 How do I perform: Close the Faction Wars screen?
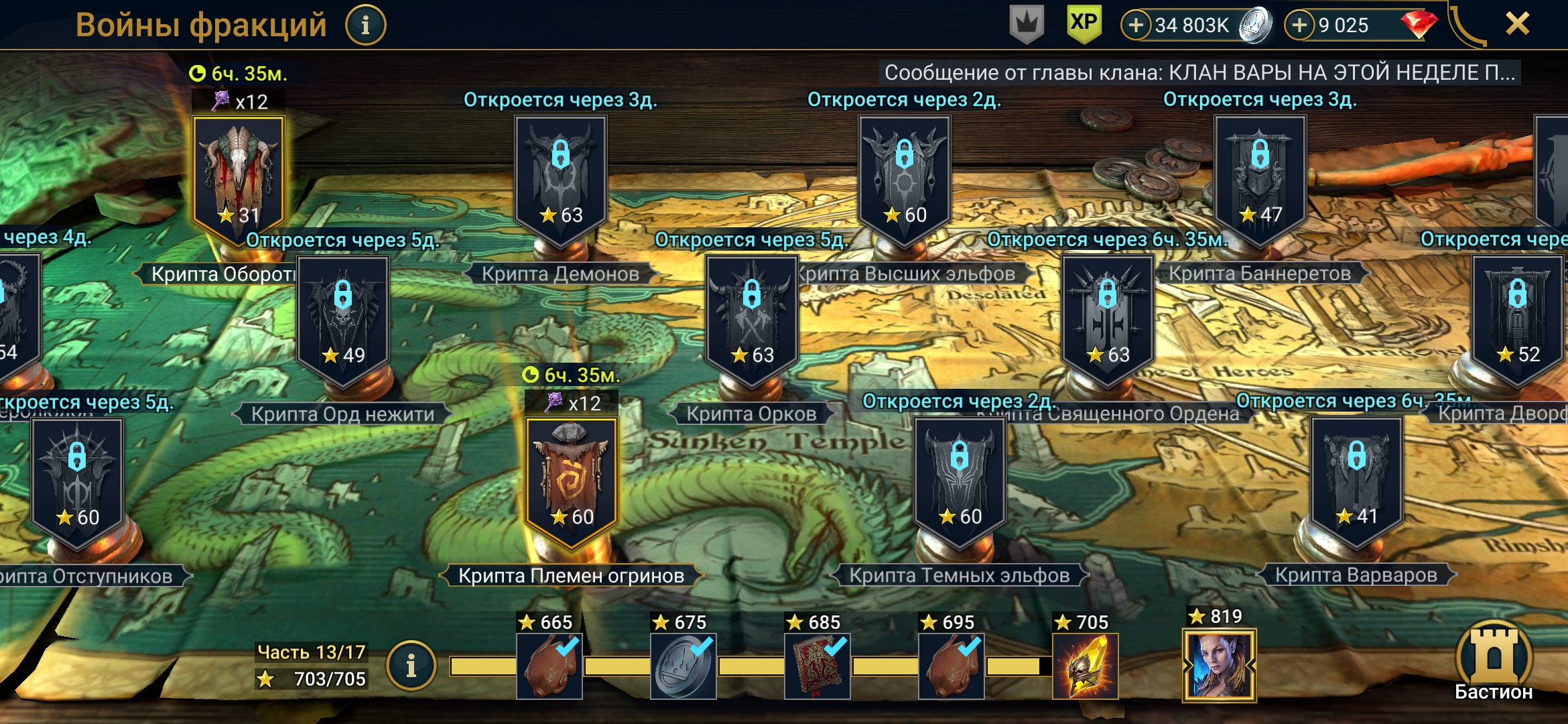point(1517,24)
